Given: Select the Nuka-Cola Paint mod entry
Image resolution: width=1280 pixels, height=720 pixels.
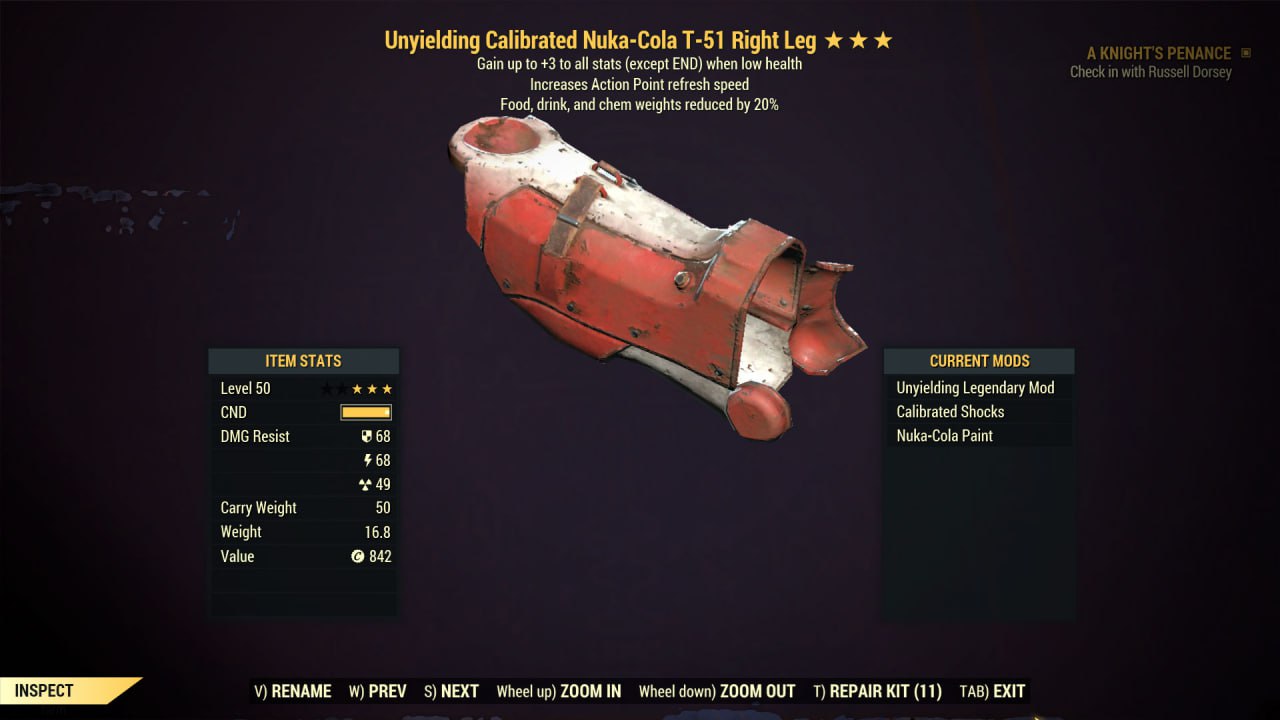Looking at the screenshot, I should pyautogui.click(x=944, y=436).
